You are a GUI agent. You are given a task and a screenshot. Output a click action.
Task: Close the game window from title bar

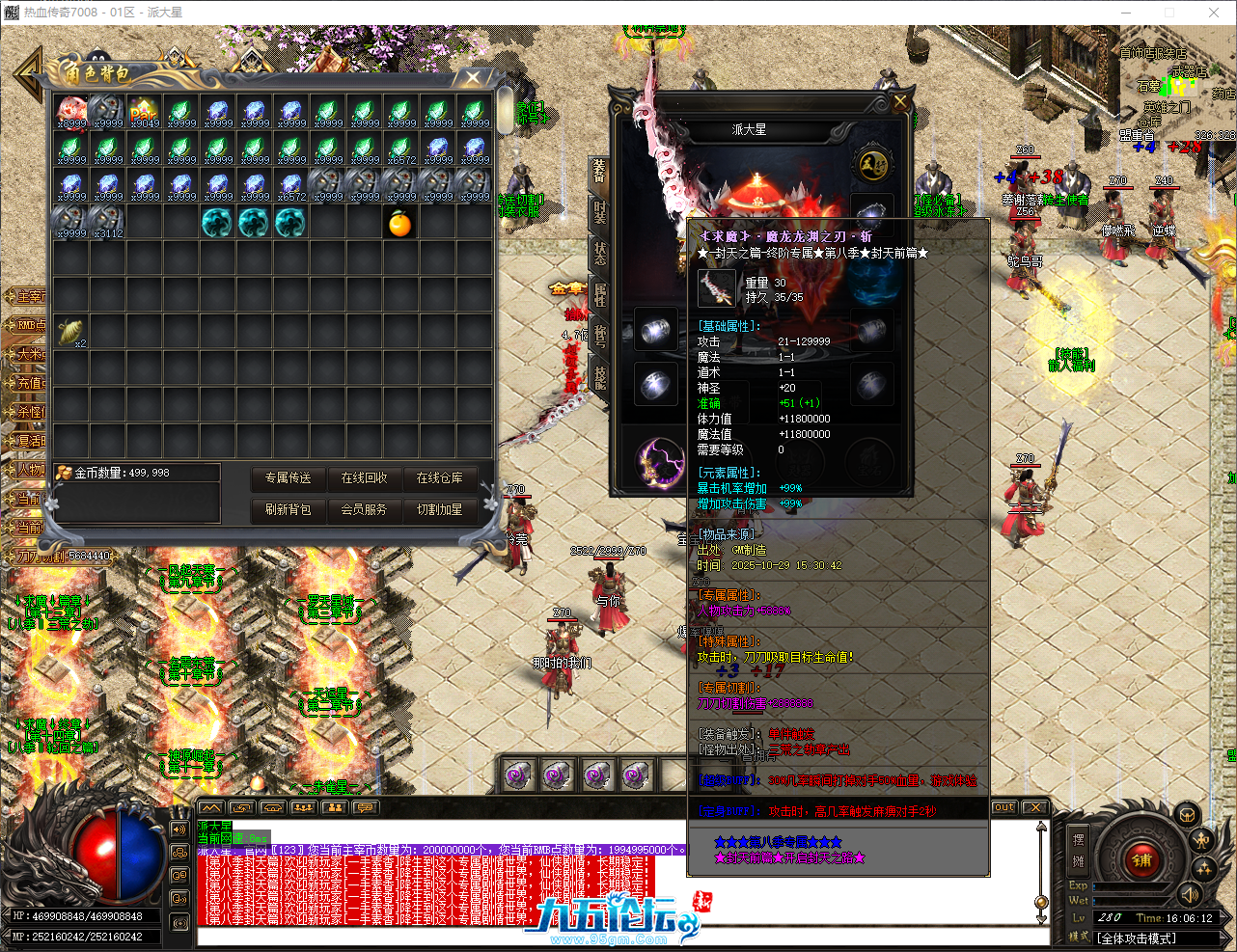pyautogui.click(x=1214, y=13)
